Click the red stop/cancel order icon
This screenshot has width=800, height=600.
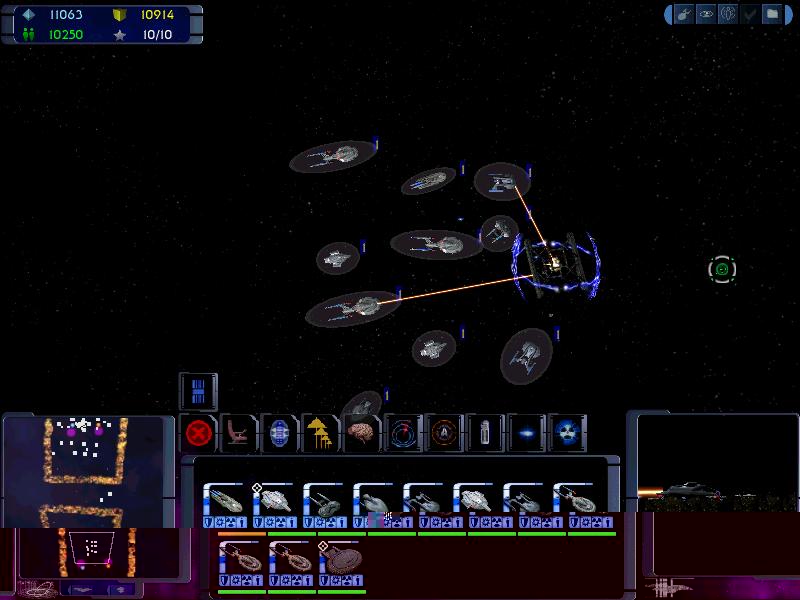[x=200, y=434]
